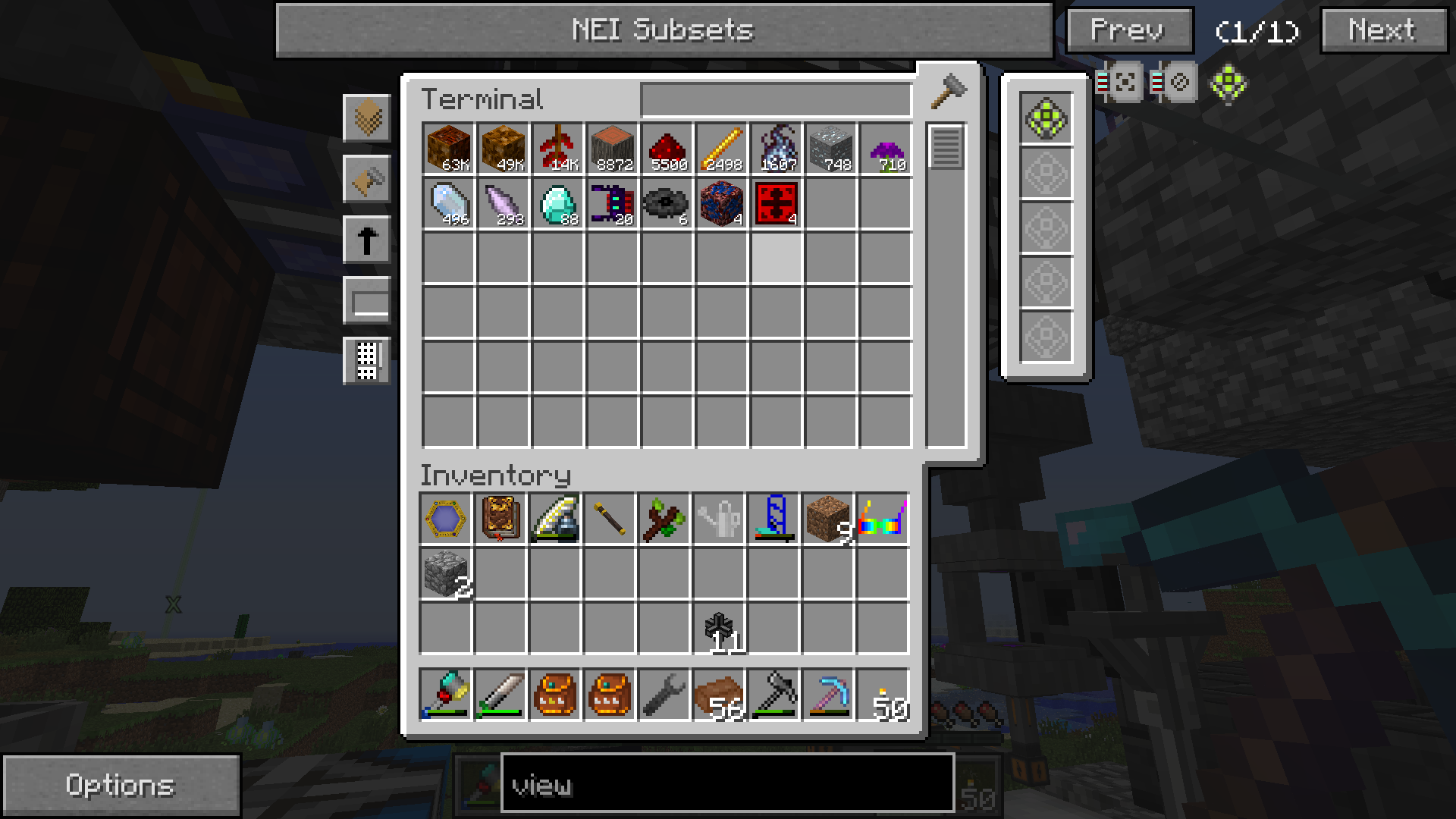
Task: Open the crafting hammer tab on the terminal
Action: tap(948, 93)
